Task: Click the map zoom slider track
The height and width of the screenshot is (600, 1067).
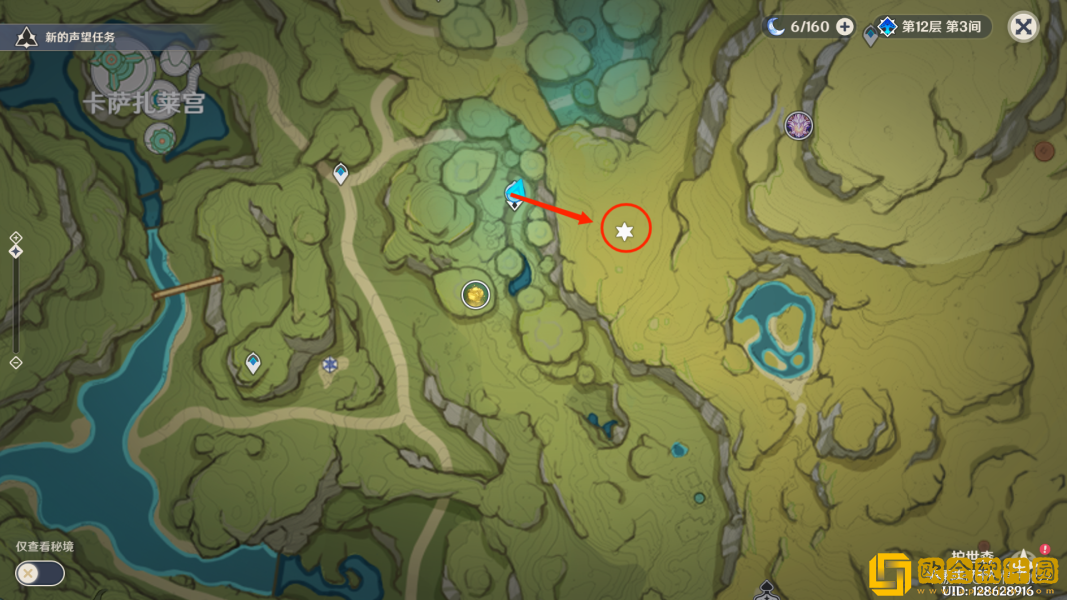Action: pyautogui.click(x=16, y=300)
